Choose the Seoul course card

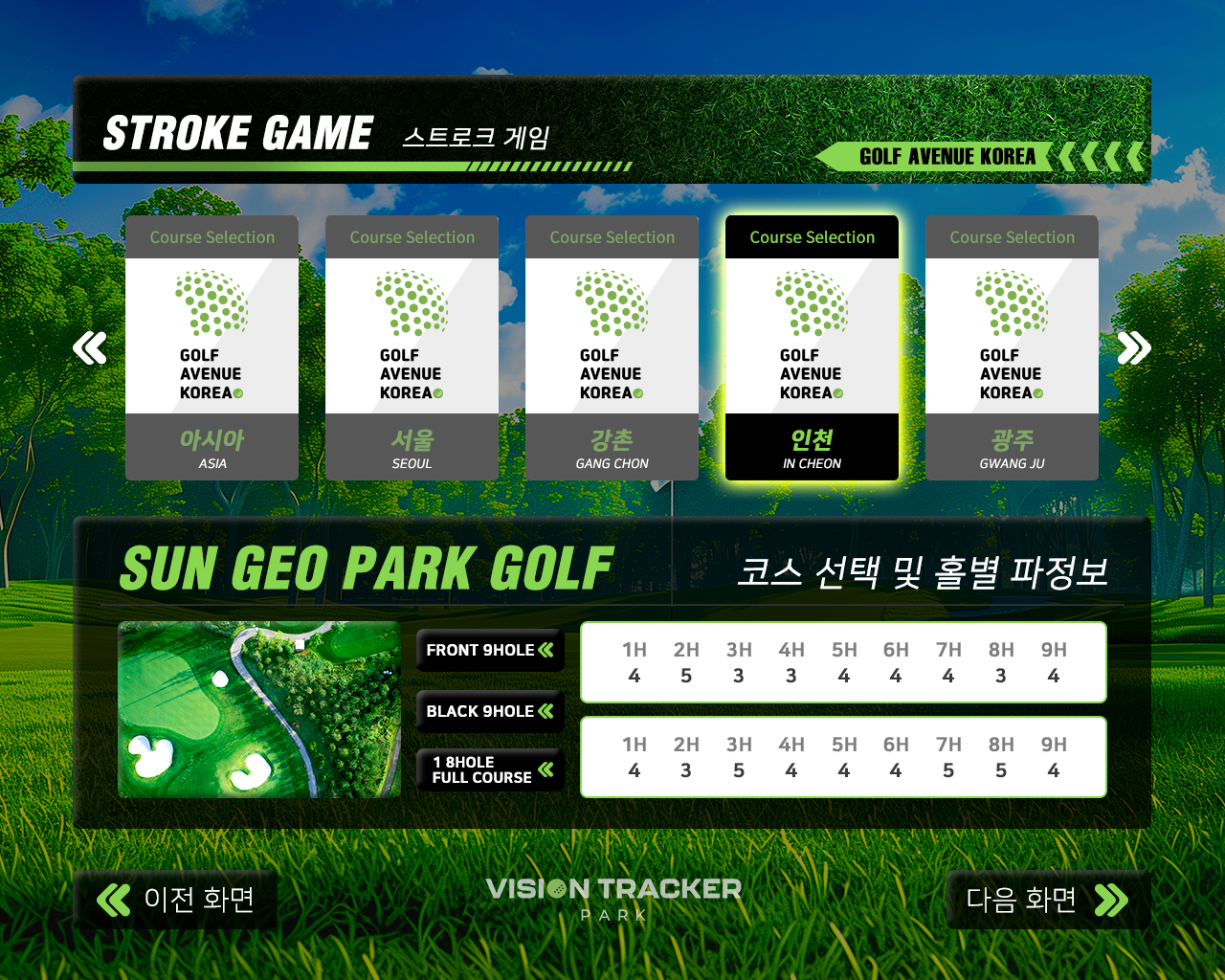click(412, 348)
